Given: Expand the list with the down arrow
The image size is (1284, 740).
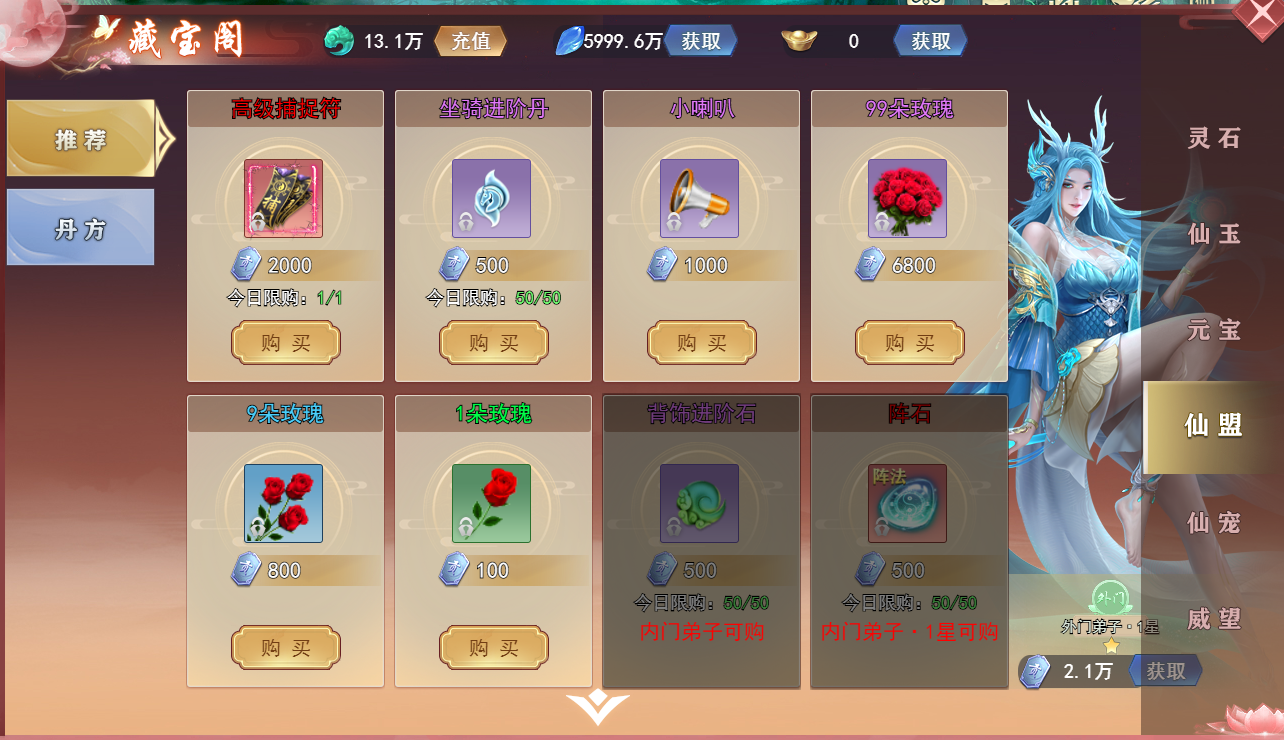Looking at the screenshot, I should click(x=597, y=707).
